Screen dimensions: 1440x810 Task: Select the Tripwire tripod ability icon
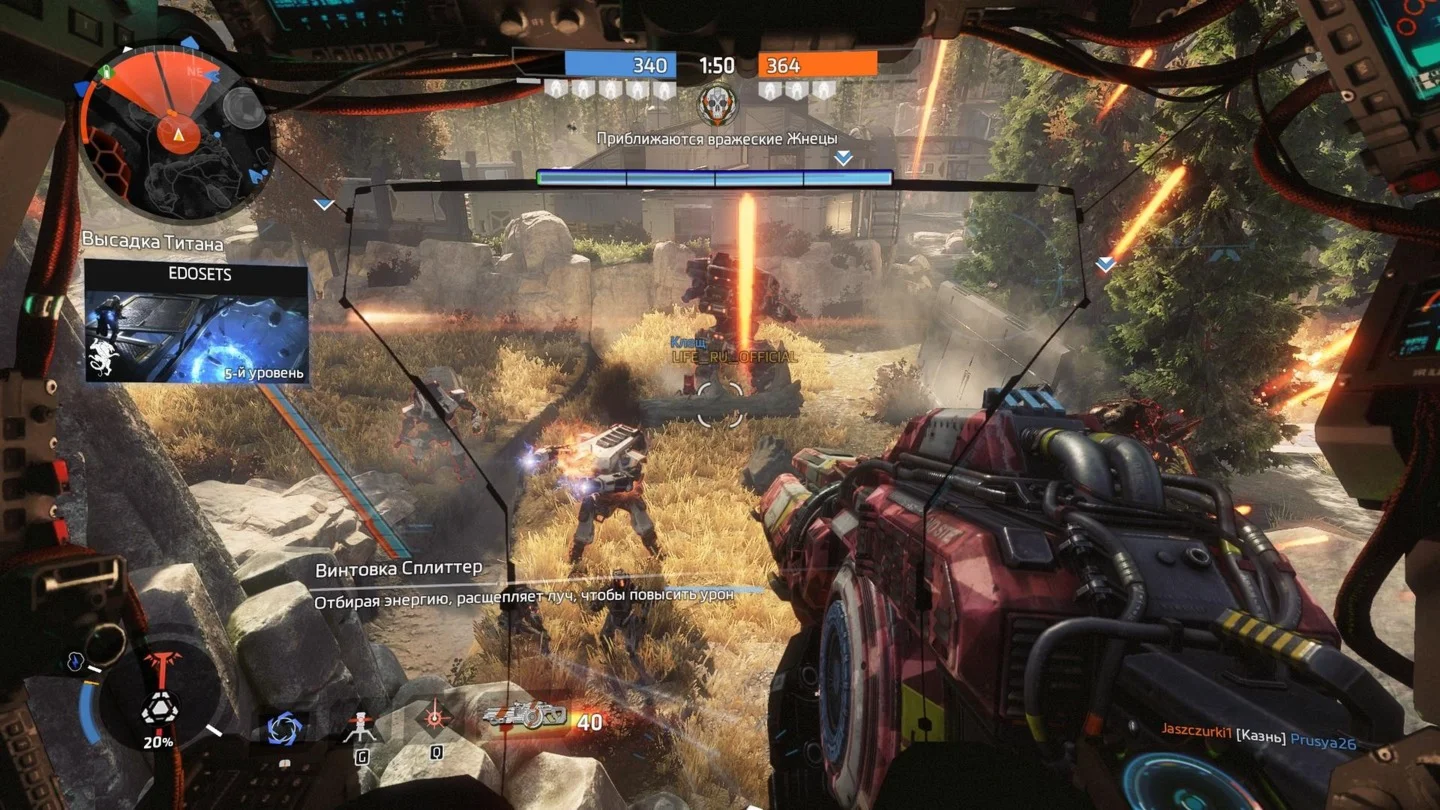coord(360,728)
